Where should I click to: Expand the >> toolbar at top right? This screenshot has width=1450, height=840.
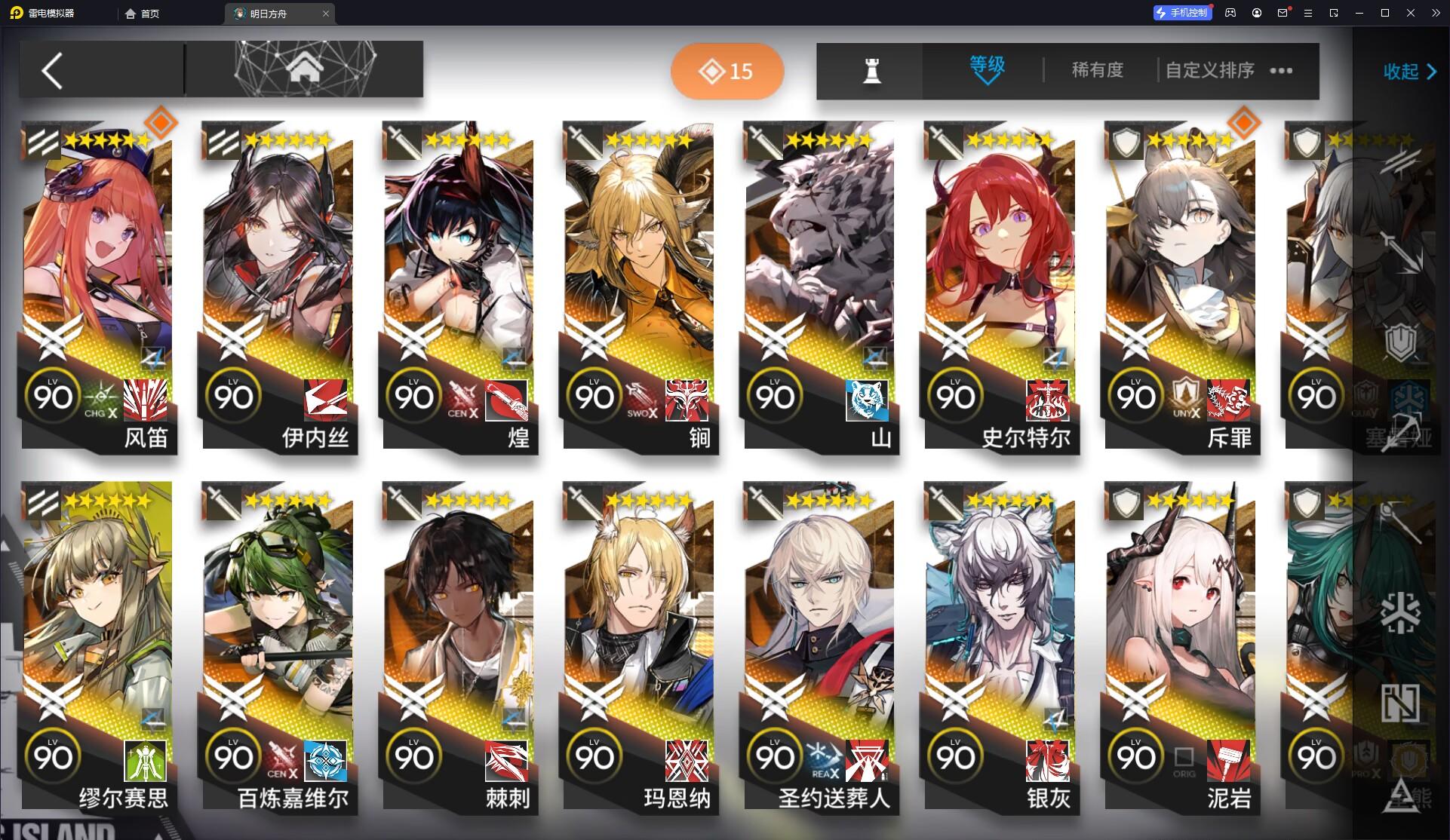(x=1437, y=13)
